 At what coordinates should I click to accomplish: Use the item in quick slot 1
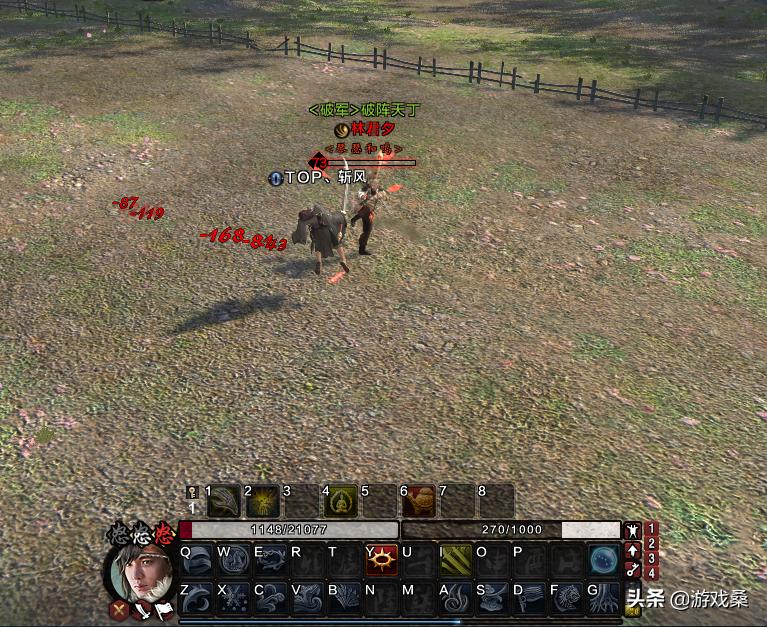pos(226,500)
